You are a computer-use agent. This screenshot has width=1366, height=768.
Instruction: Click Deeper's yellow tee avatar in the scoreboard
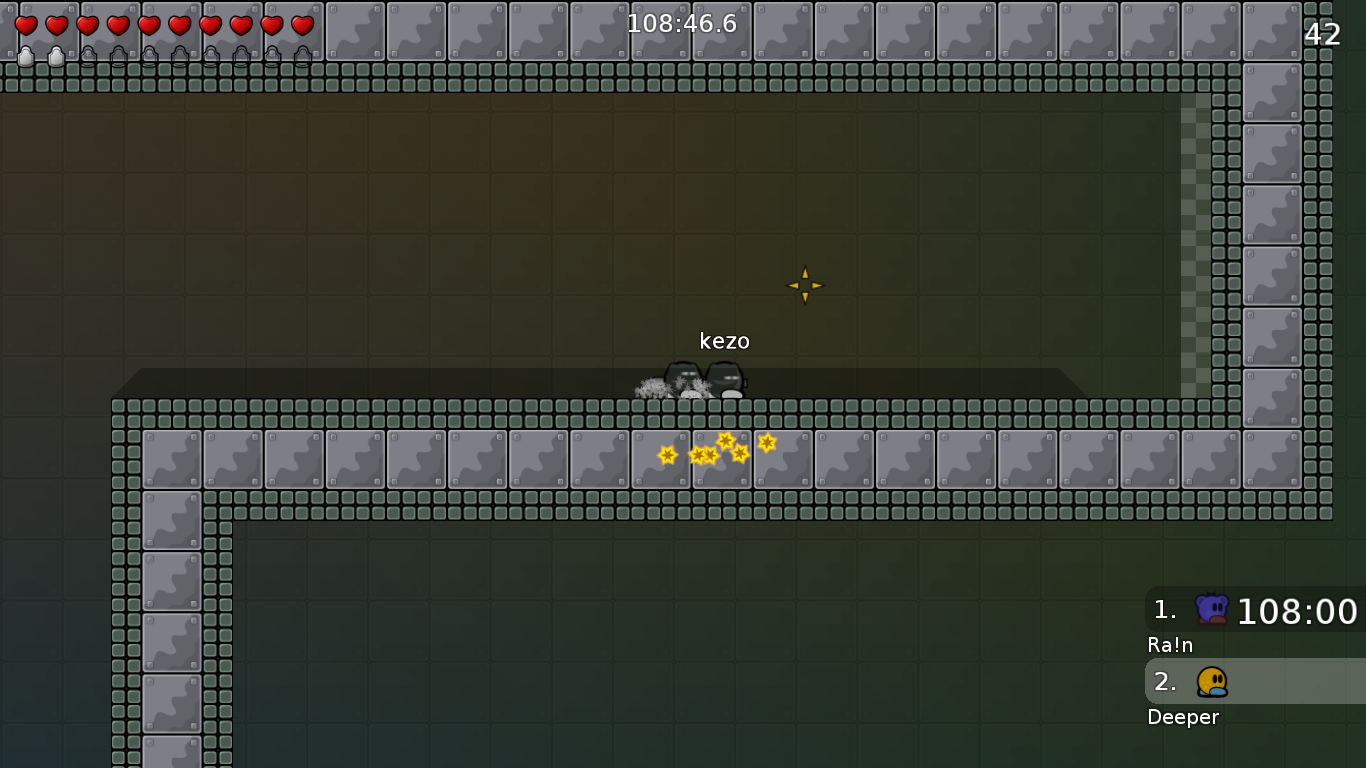[1211, 682]
